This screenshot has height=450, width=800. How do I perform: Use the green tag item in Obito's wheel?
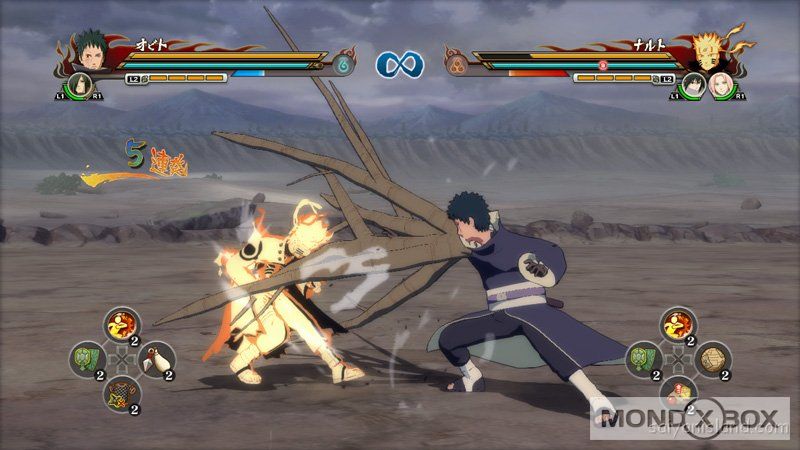[88, 358]
